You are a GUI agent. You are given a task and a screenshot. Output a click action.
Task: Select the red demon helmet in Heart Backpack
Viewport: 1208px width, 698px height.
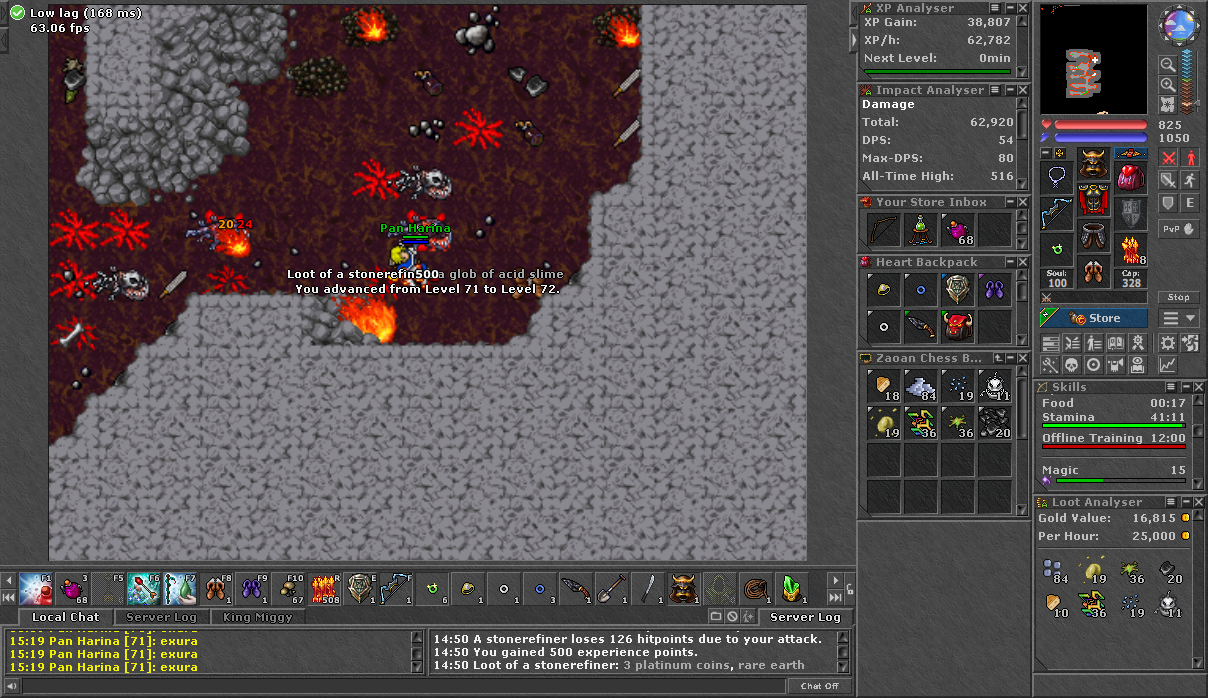coord(958,326)
